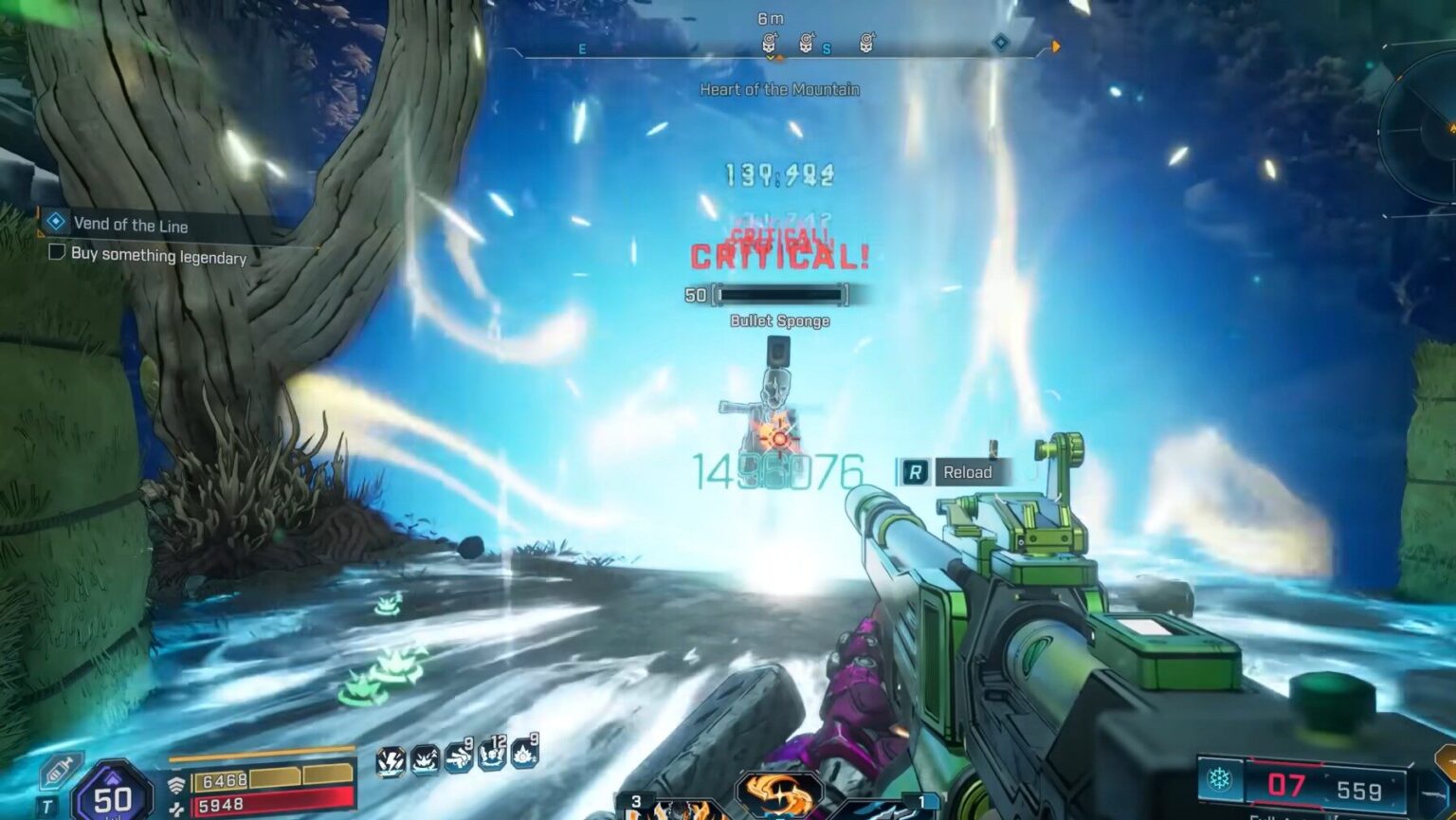Image resolution: width=1456 pixels, height=820 pixels.
Task: Click the flame action skill icon at bottom center
Action: point(780,793)
